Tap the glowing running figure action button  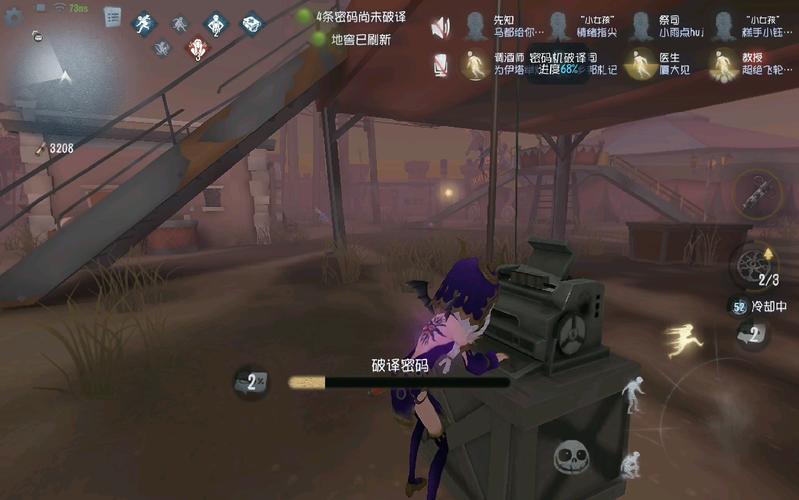(683, 340)
